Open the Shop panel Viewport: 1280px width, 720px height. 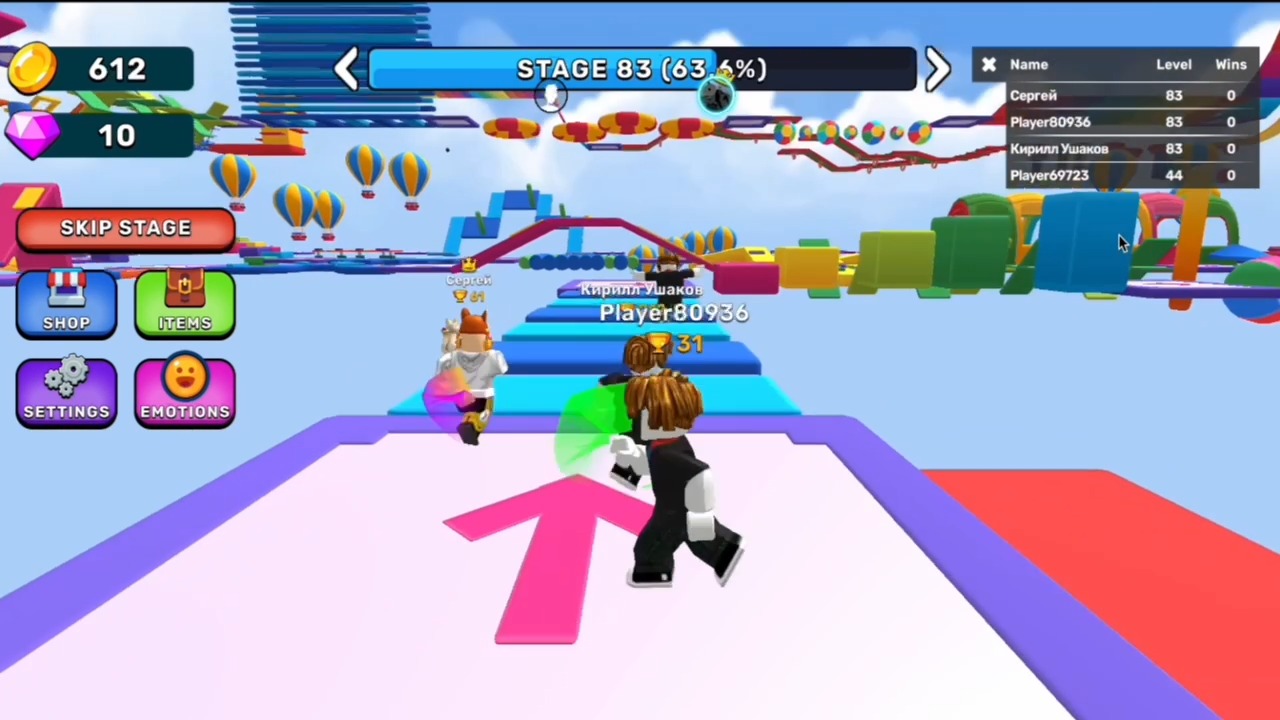[66, 305]
